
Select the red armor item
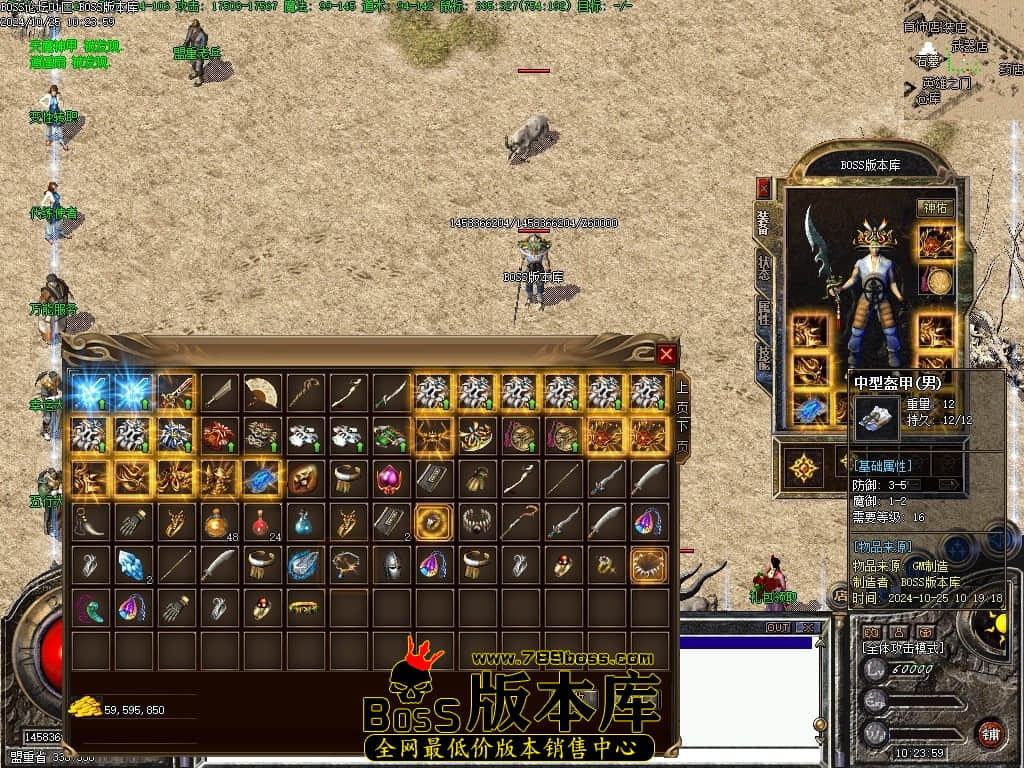[x=218, y=435]
